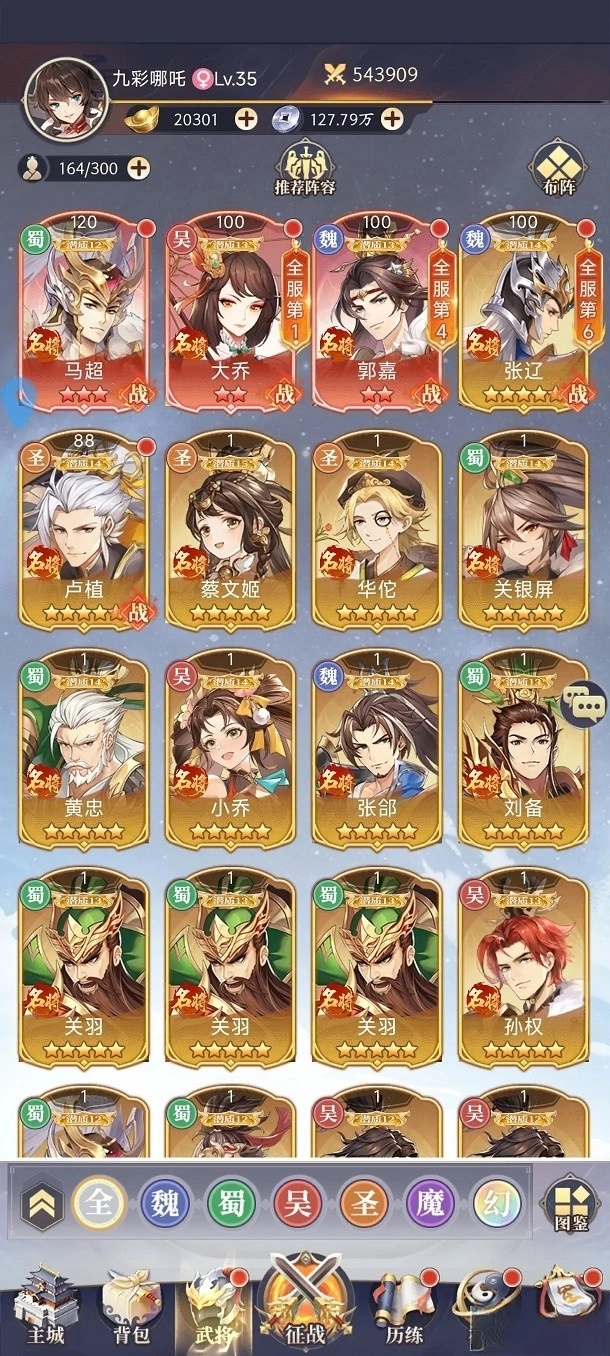Image resolution: width=610 pixels, height=1356 pixels.
Task: Add more gold ingots with plus button
Action: [x=246, y=119]
